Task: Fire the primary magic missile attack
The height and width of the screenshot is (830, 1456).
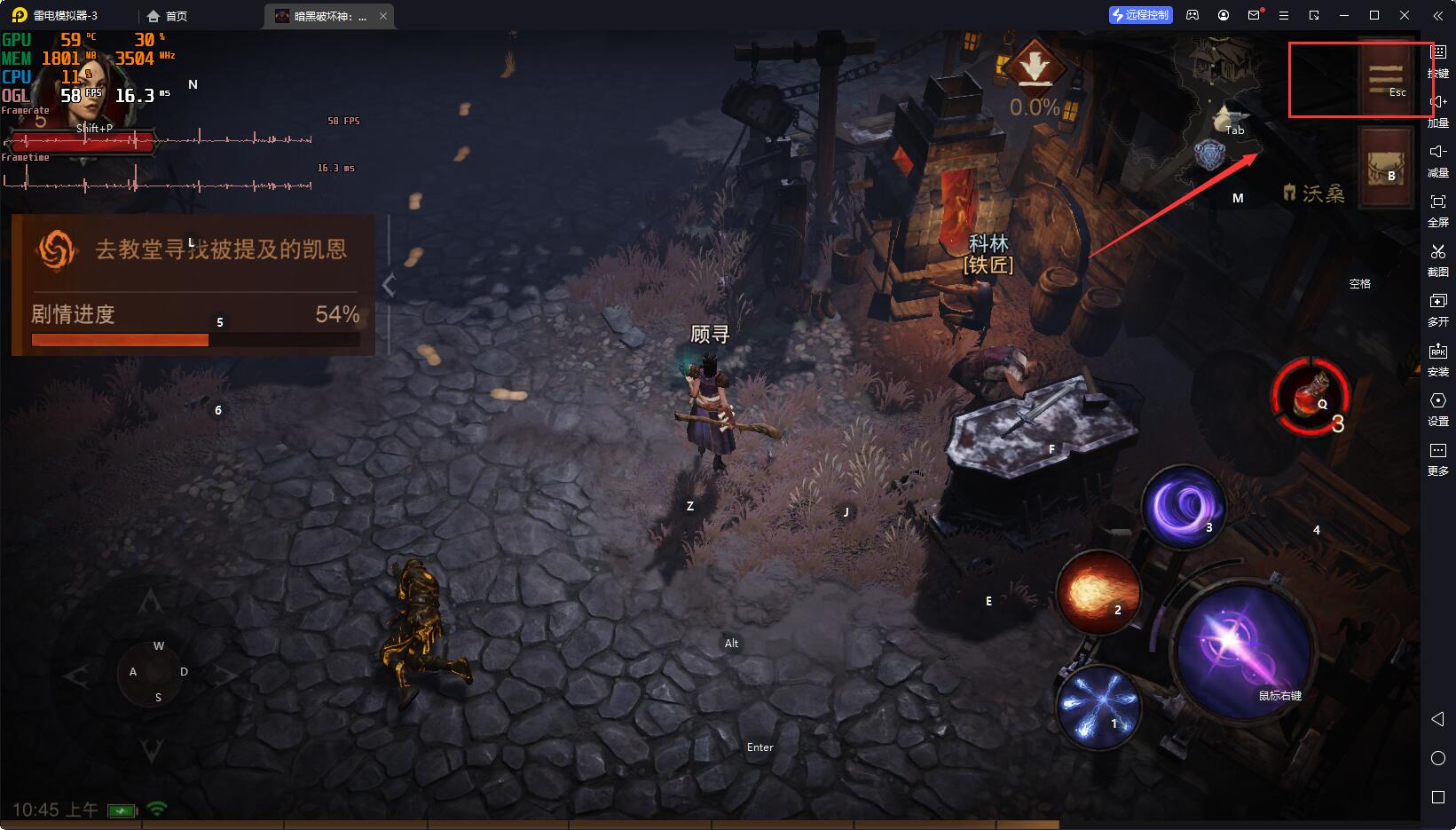Action: 1244,650
